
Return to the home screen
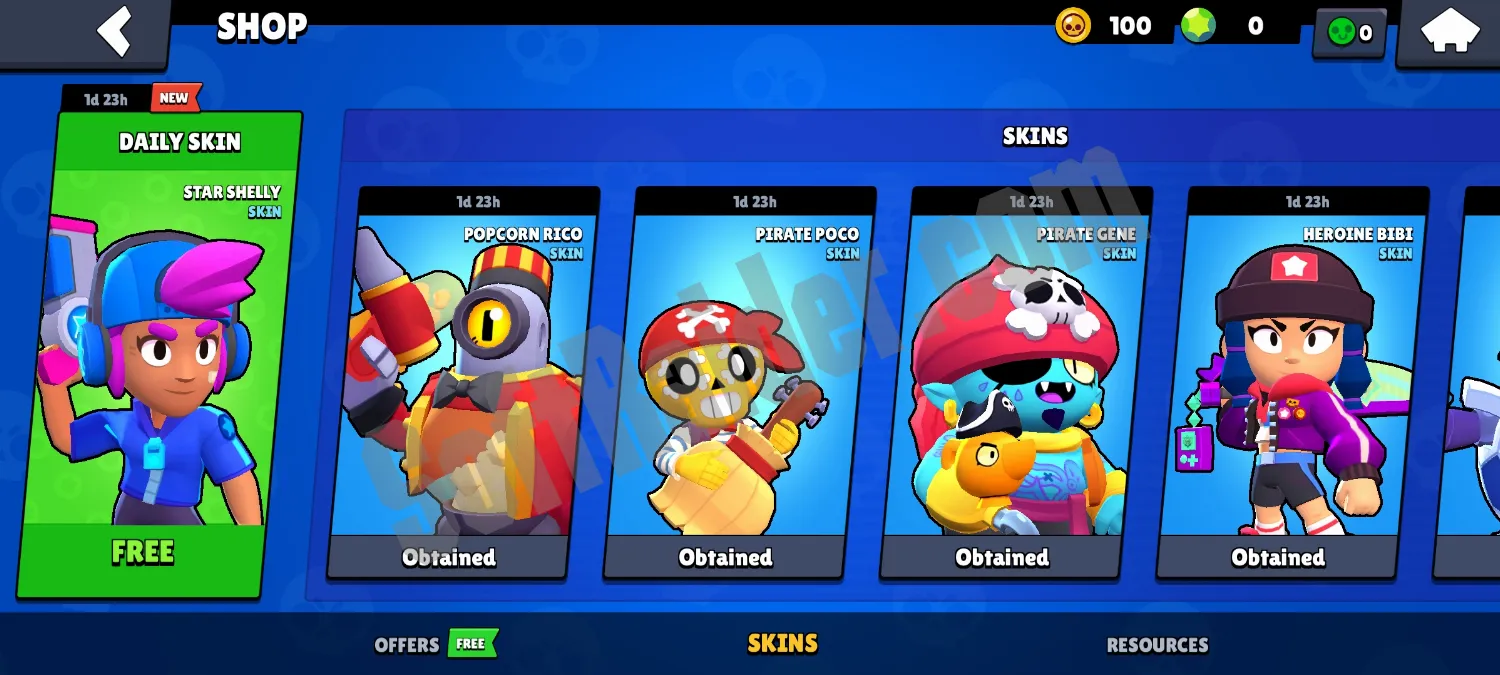point(1450,31)
